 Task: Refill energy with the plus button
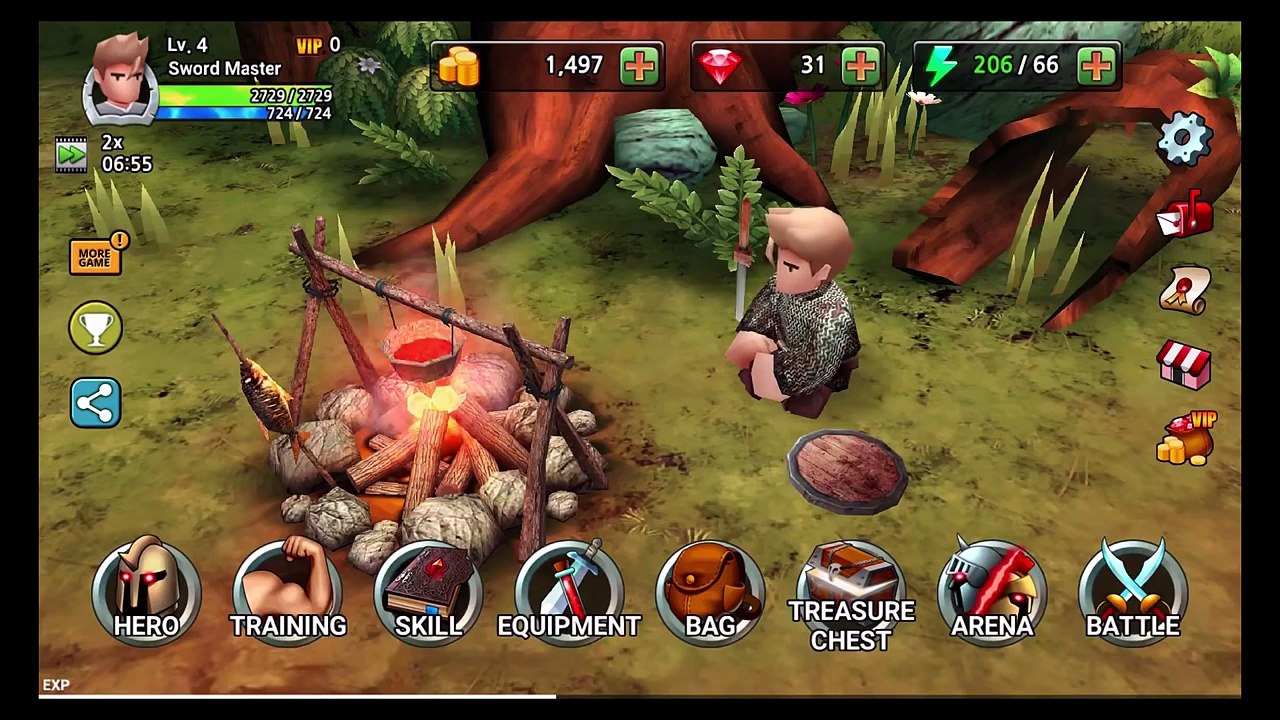pyautogui.click(x=1097, y=66)
